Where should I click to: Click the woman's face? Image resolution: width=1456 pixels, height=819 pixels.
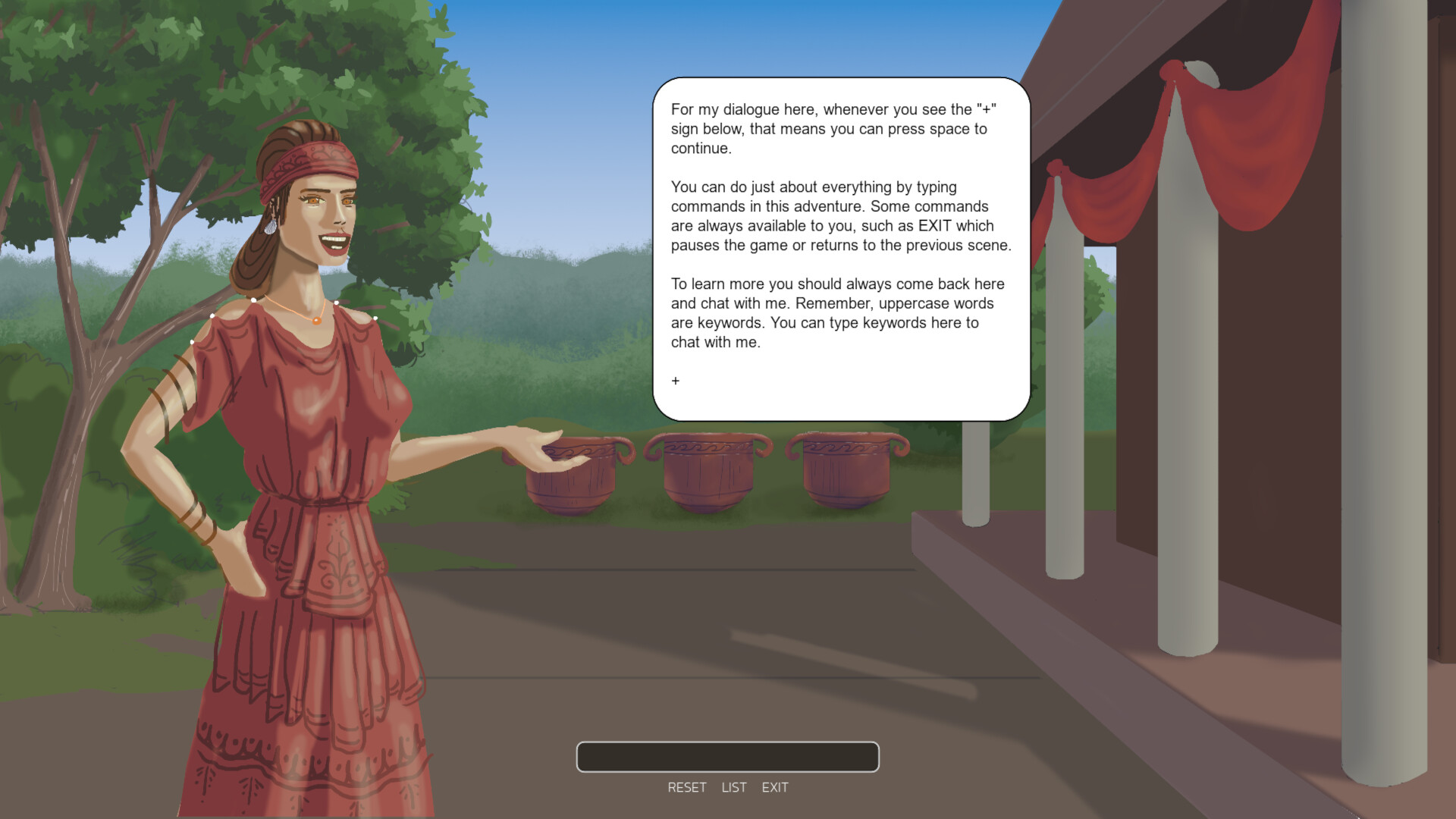[322, 212]
